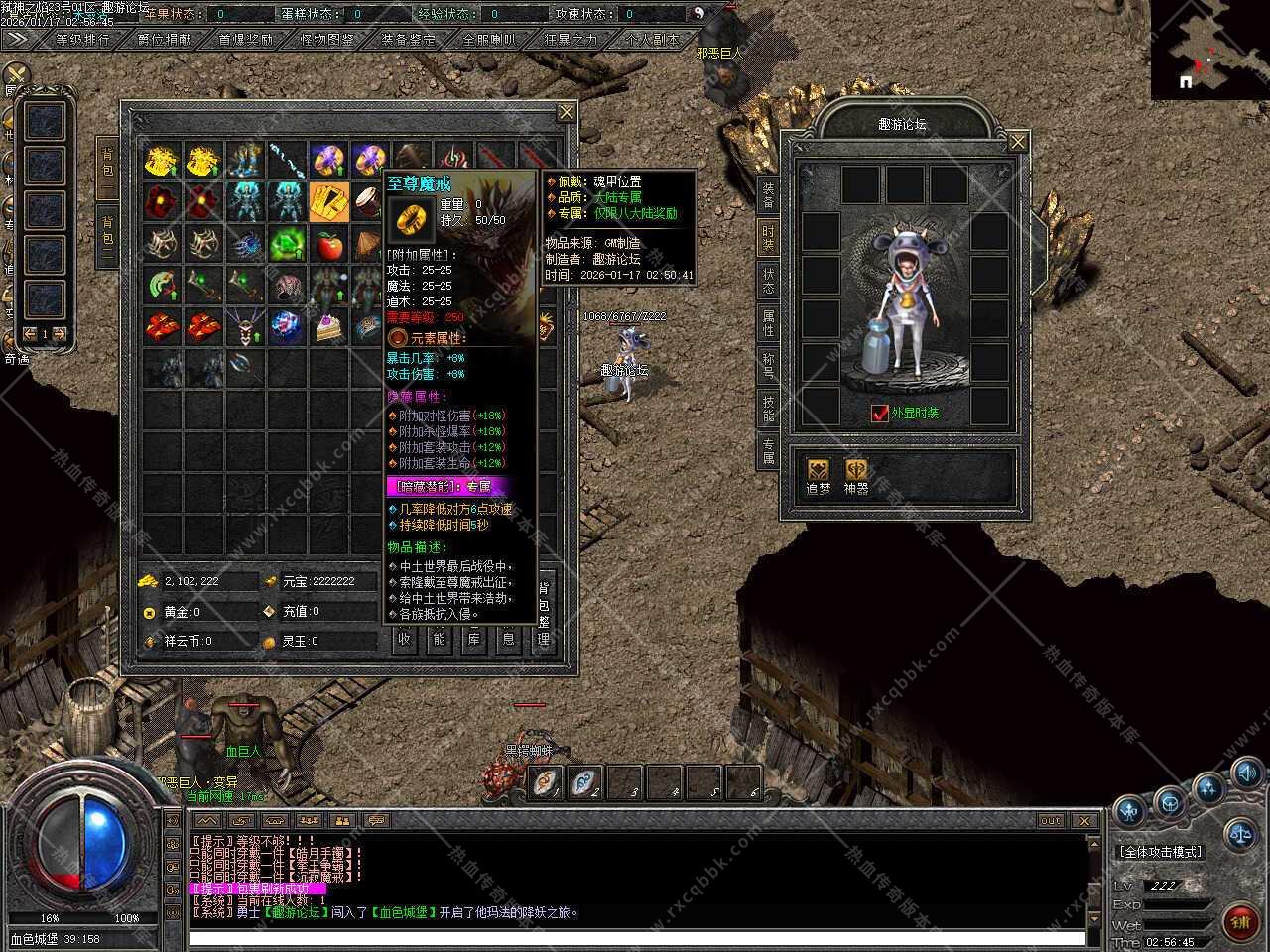Screen dimensions: 1270x952
Task: Pick the cake slice item
Action: pos(328,327)
